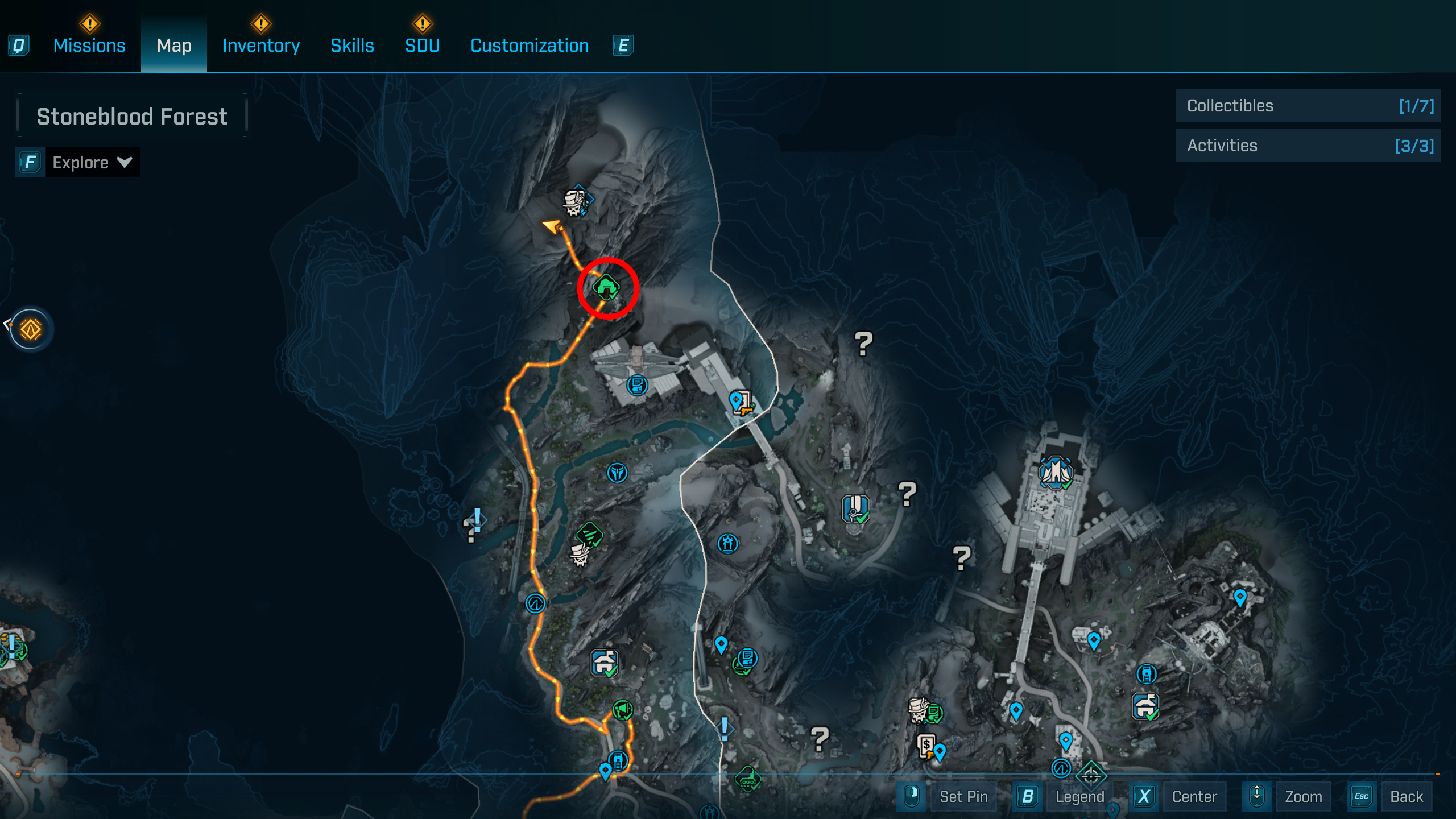This screenshot has height=819, width=1456.
Task: Switch to the Customization tab
Action: (530, 45)
